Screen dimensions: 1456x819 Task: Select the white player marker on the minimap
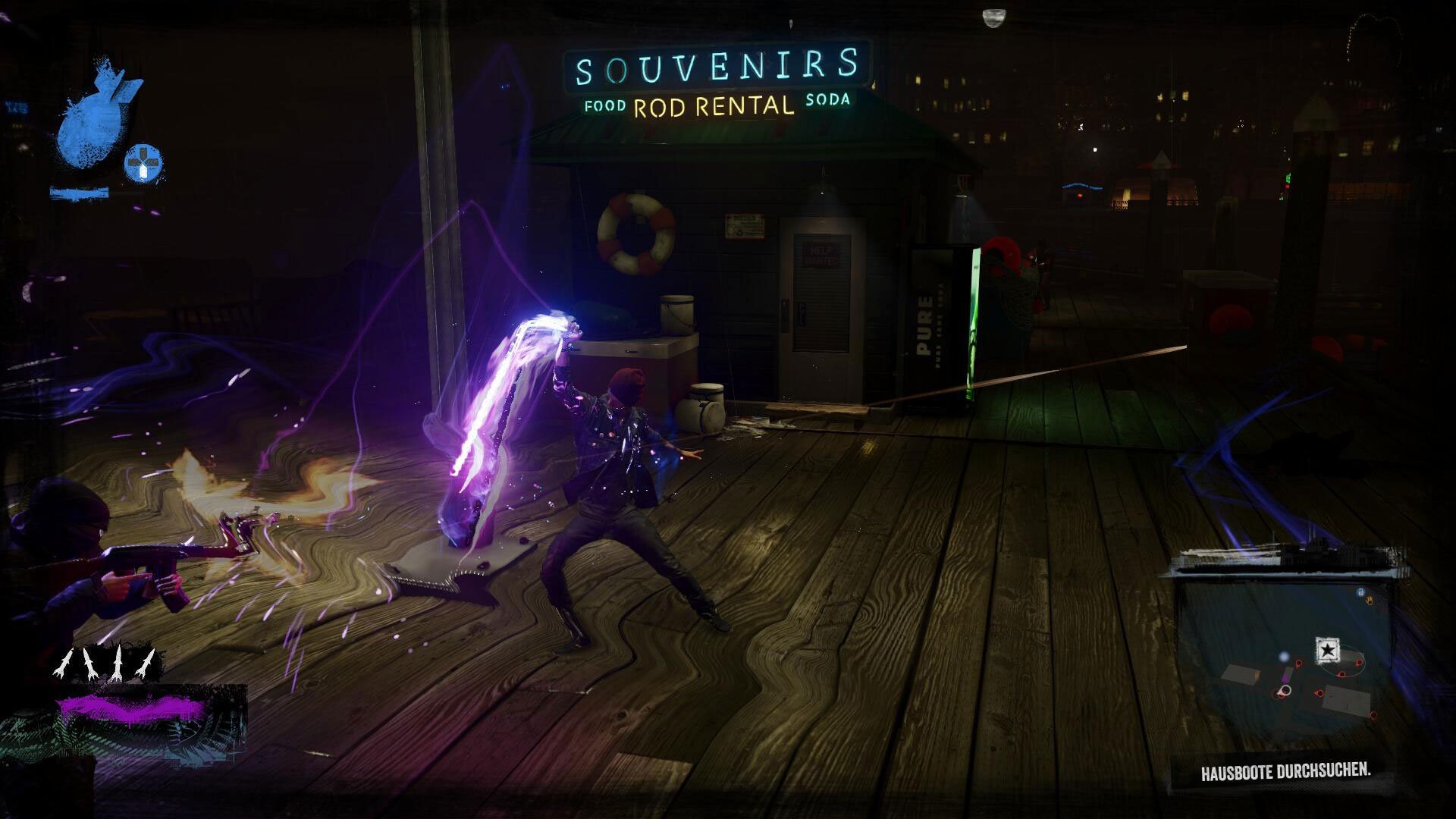point(1285,690)
